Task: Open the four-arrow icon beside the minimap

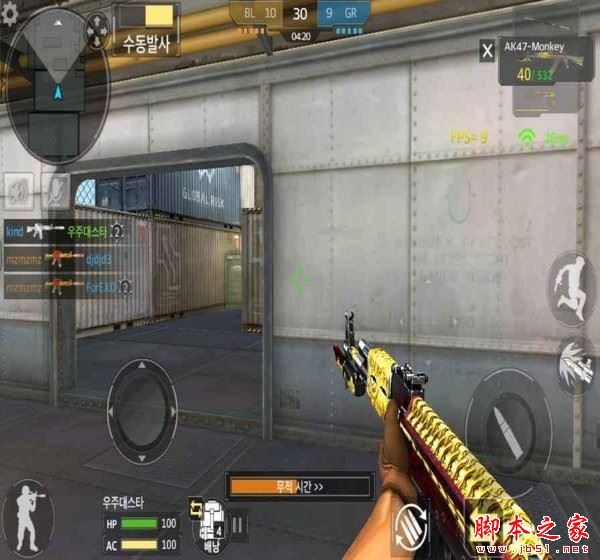Action: 97,31
